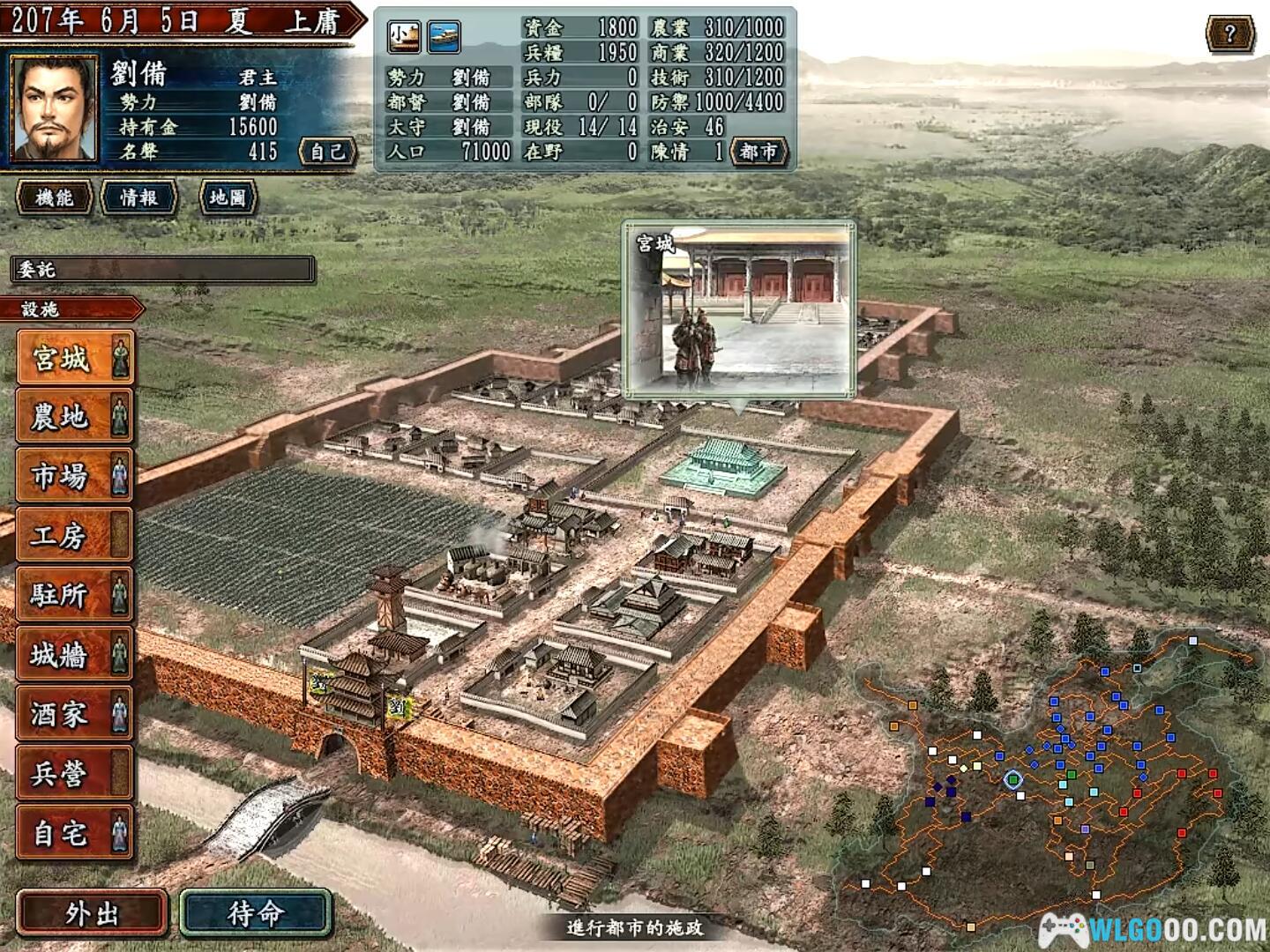Open the 宮城 palace facility
Screen dimensions: 1270x952
[74, 358]
